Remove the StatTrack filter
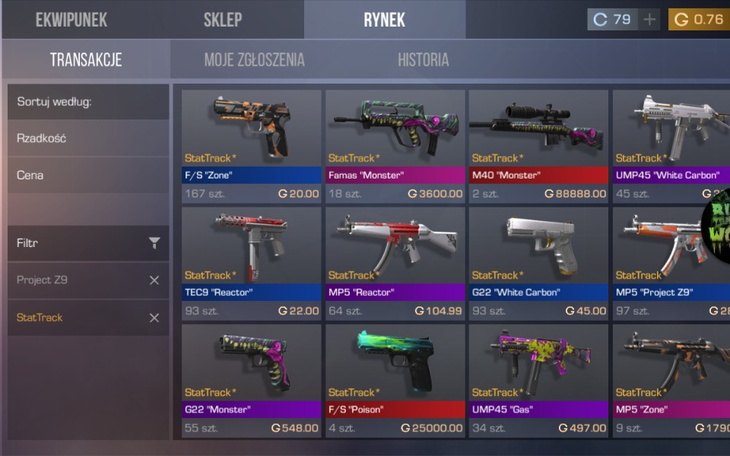This screenshot has height=456, width=730. tap(154, 318)
